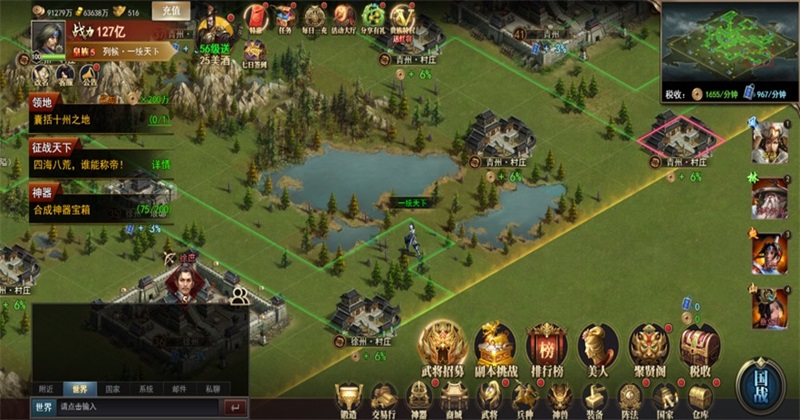The height and width of the screenshot is (420, 800).
Task: Switch chat to the 邮件 mail tab
Action: (x=180, y=389)
